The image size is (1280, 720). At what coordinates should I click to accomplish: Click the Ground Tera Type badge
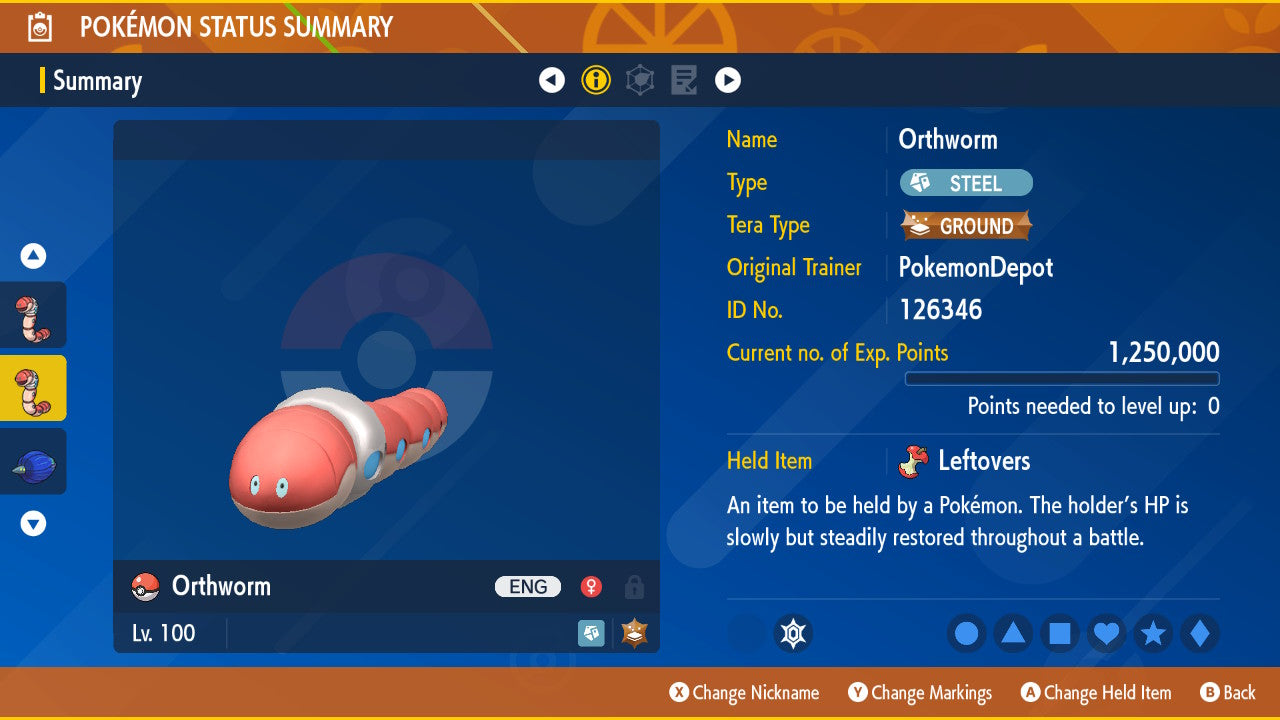(x=966, y=226)
